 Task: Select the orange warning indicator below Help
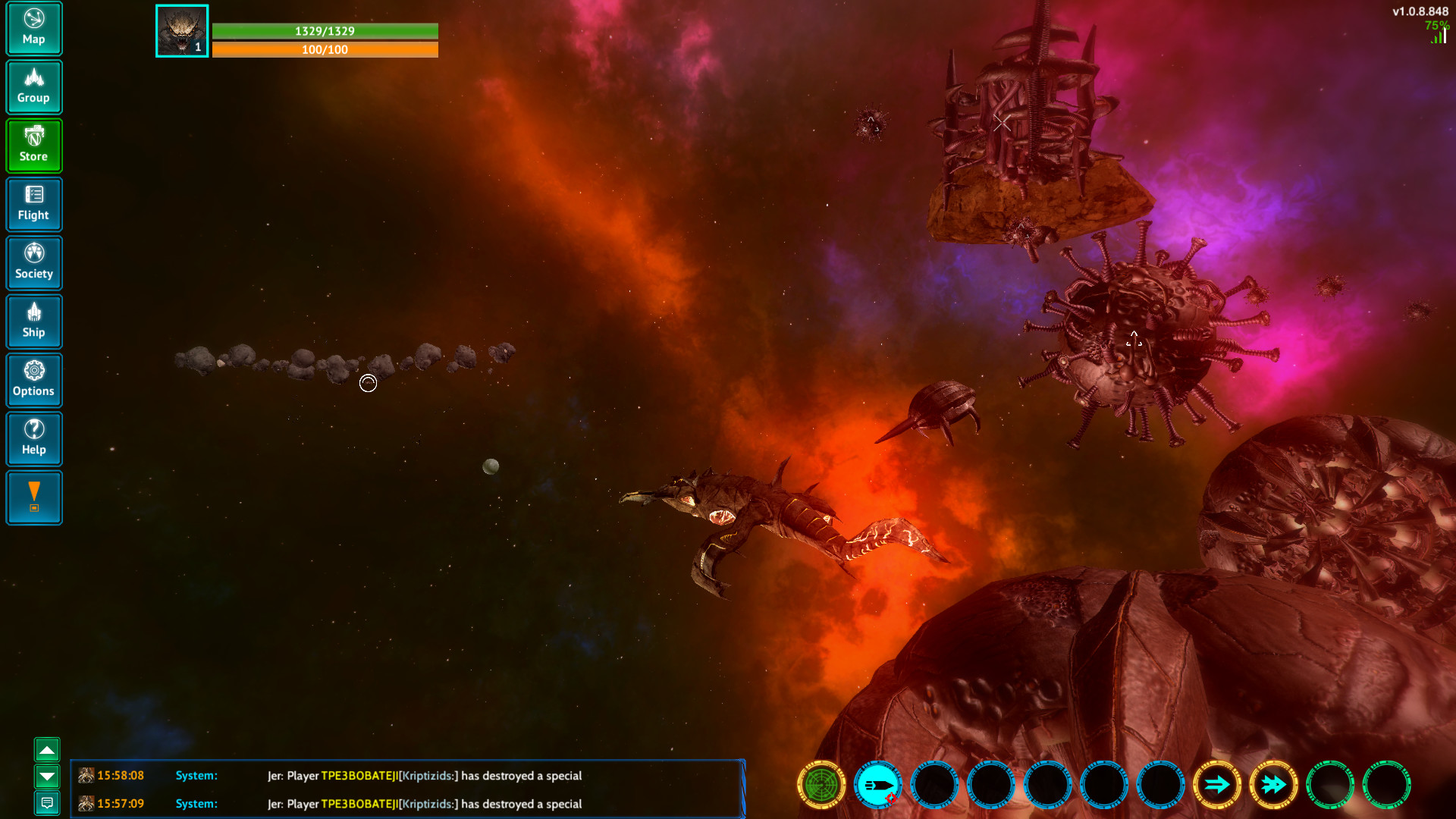(34, 497)
